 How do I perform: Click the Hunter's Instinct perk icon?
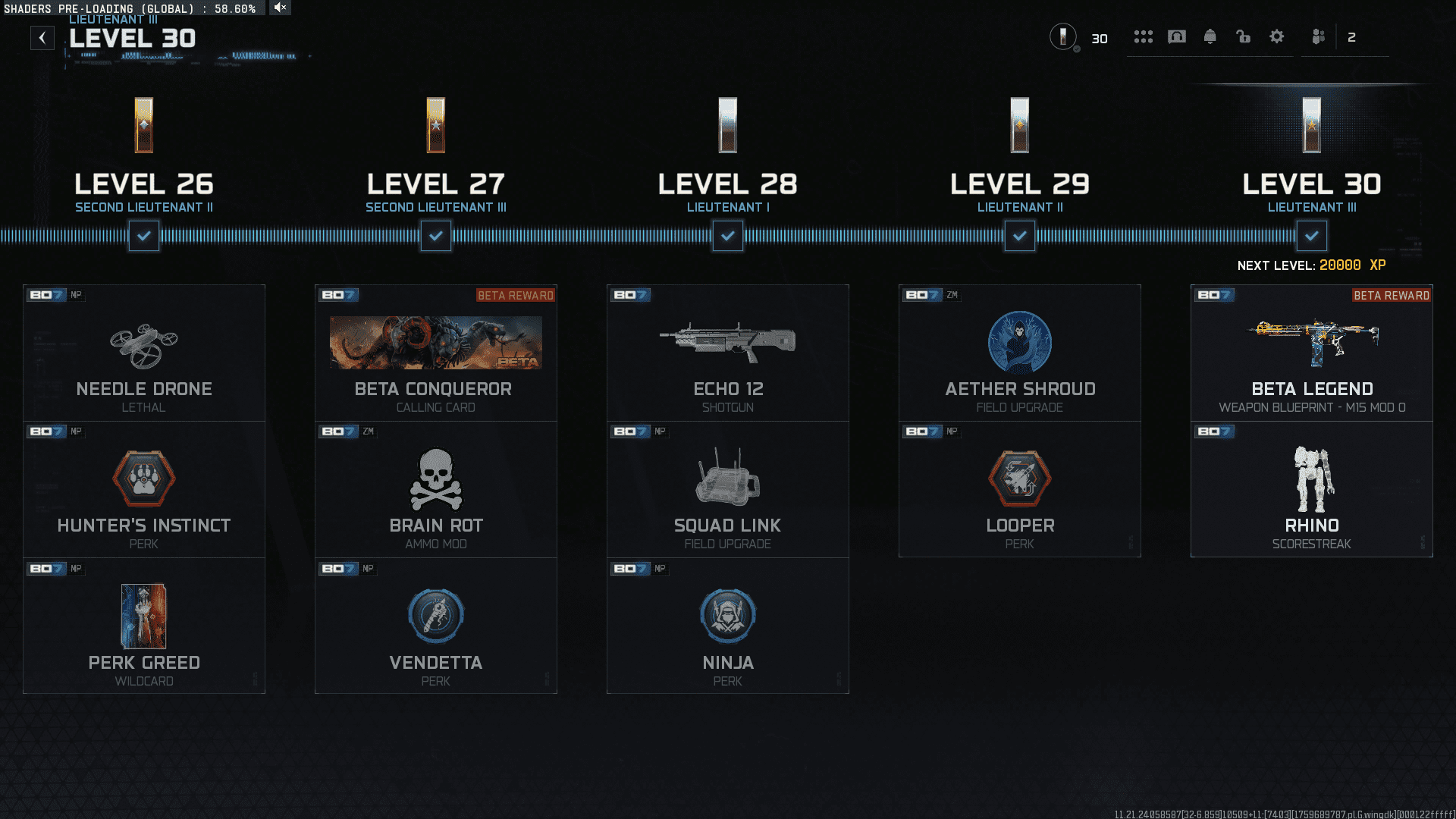143,479
